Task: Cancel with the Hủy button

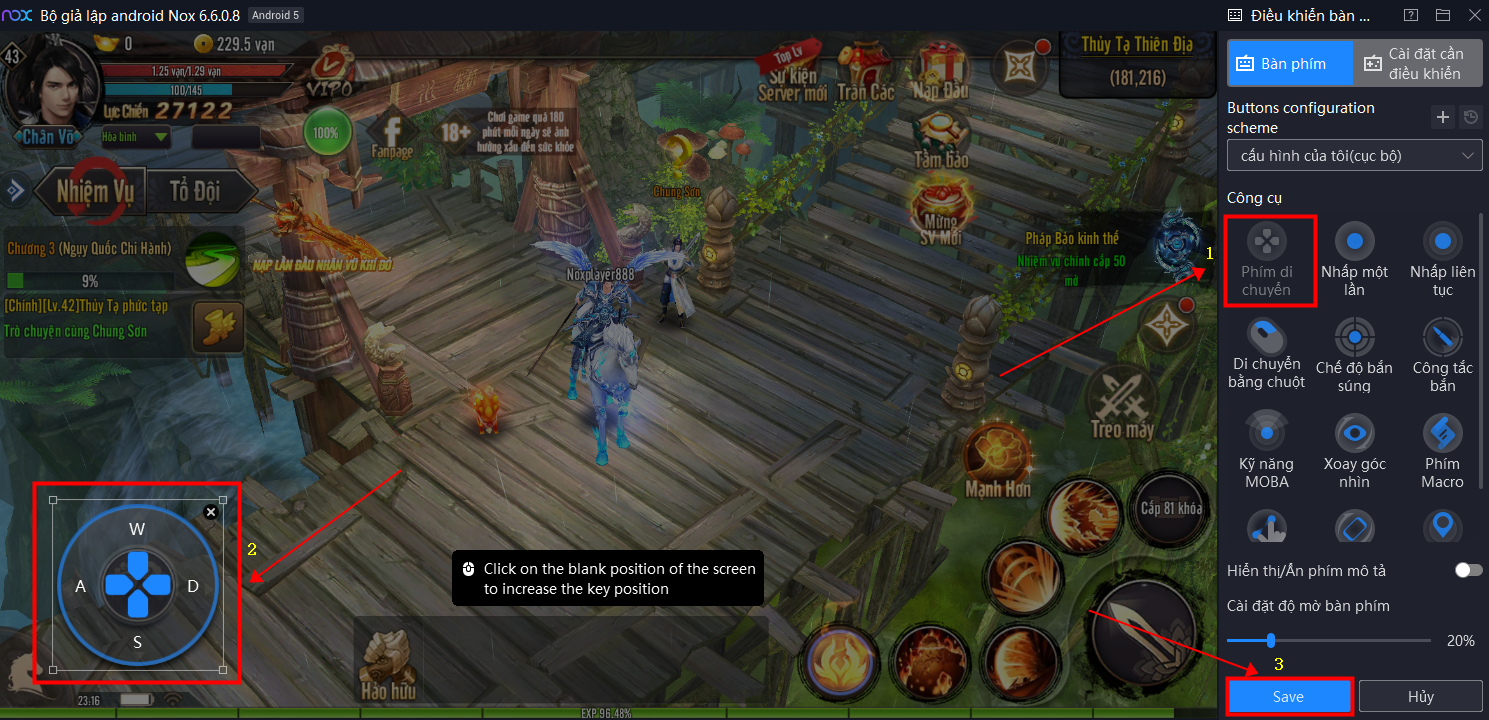Action: point(1420,697)
